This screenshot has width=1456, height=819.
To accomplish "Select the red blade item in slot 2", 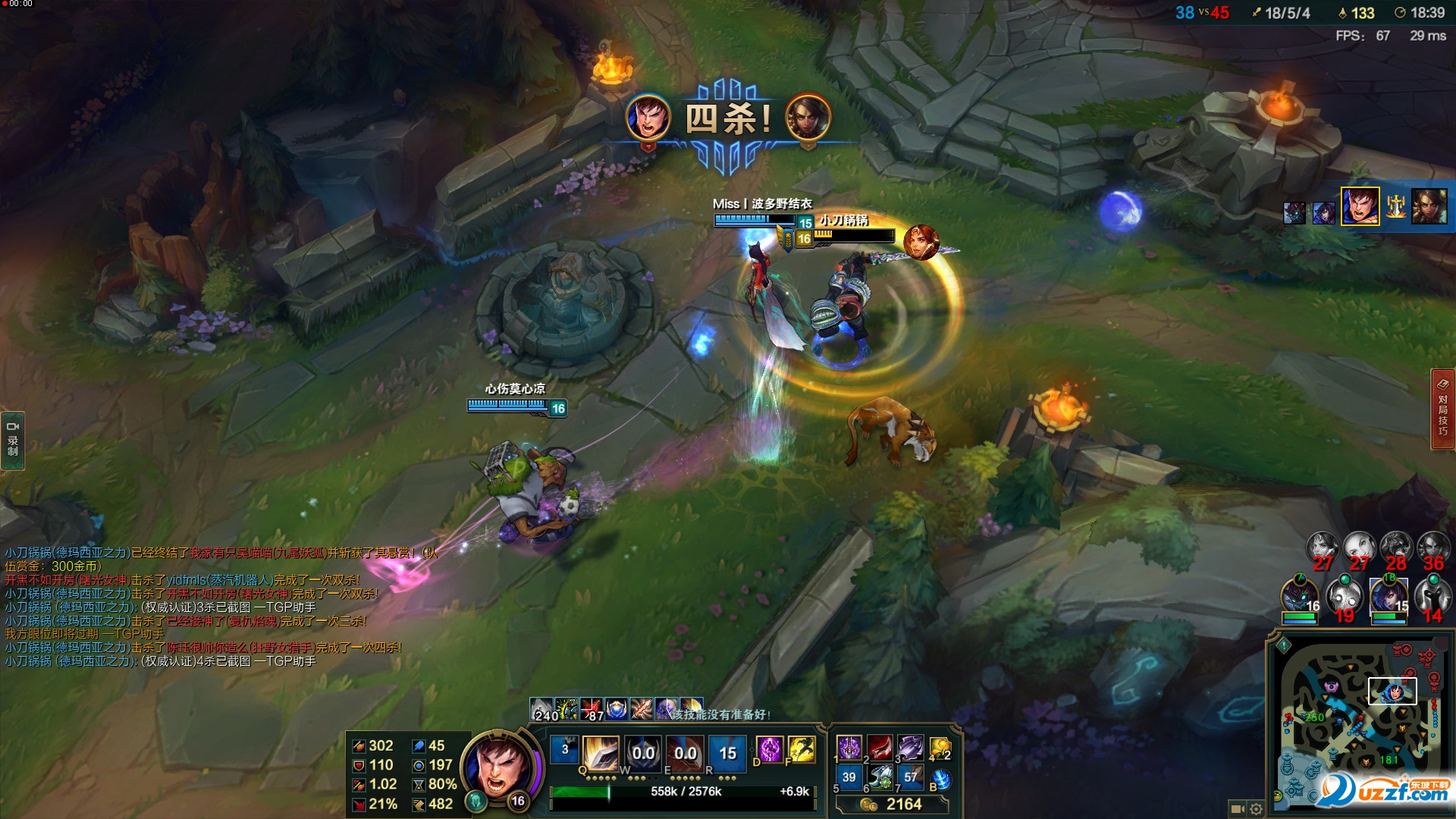I will tap(880, 748).
